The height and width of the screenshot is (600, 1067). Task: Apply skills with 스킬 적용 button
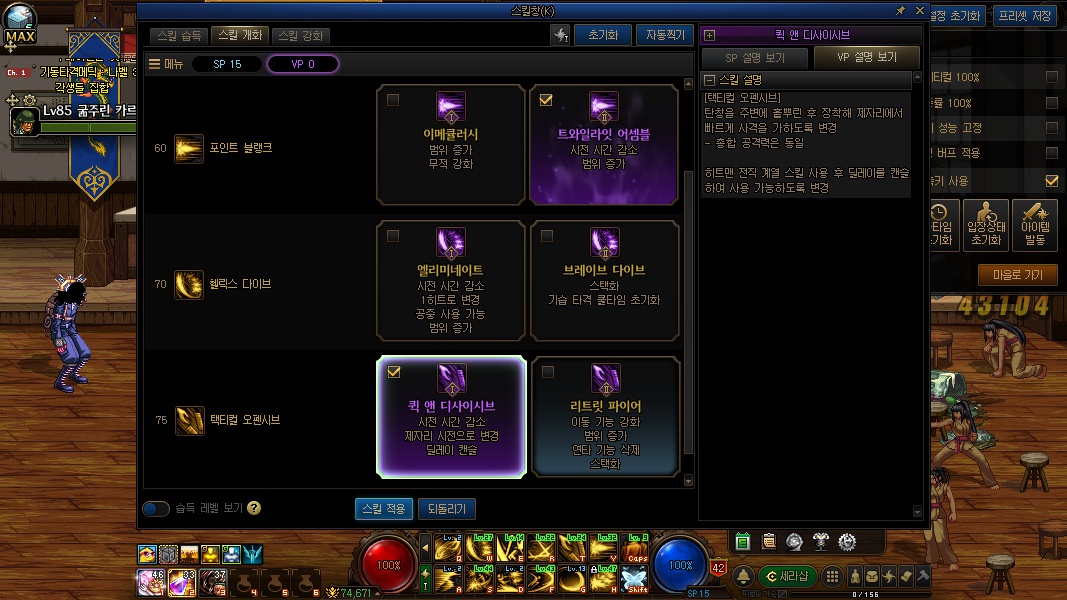pos(383,509)
